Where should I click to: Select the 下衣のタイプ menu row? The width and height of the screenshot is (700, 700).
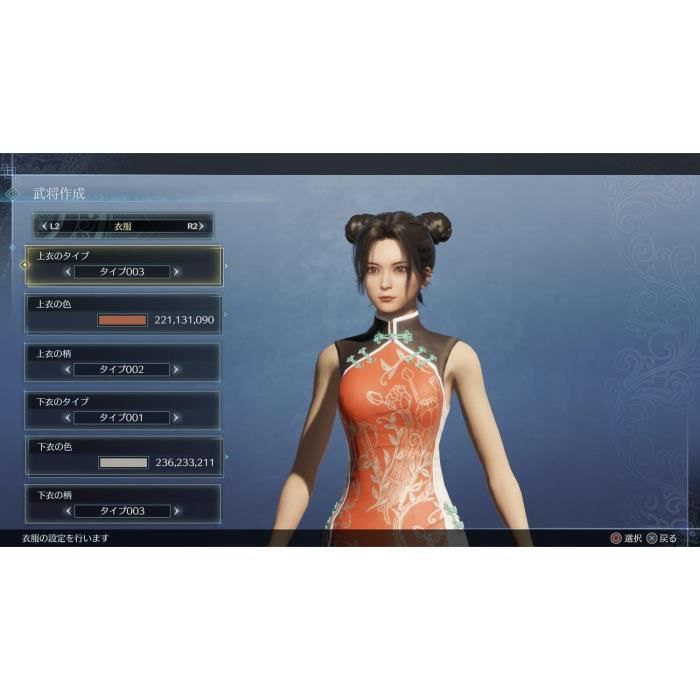122,410
